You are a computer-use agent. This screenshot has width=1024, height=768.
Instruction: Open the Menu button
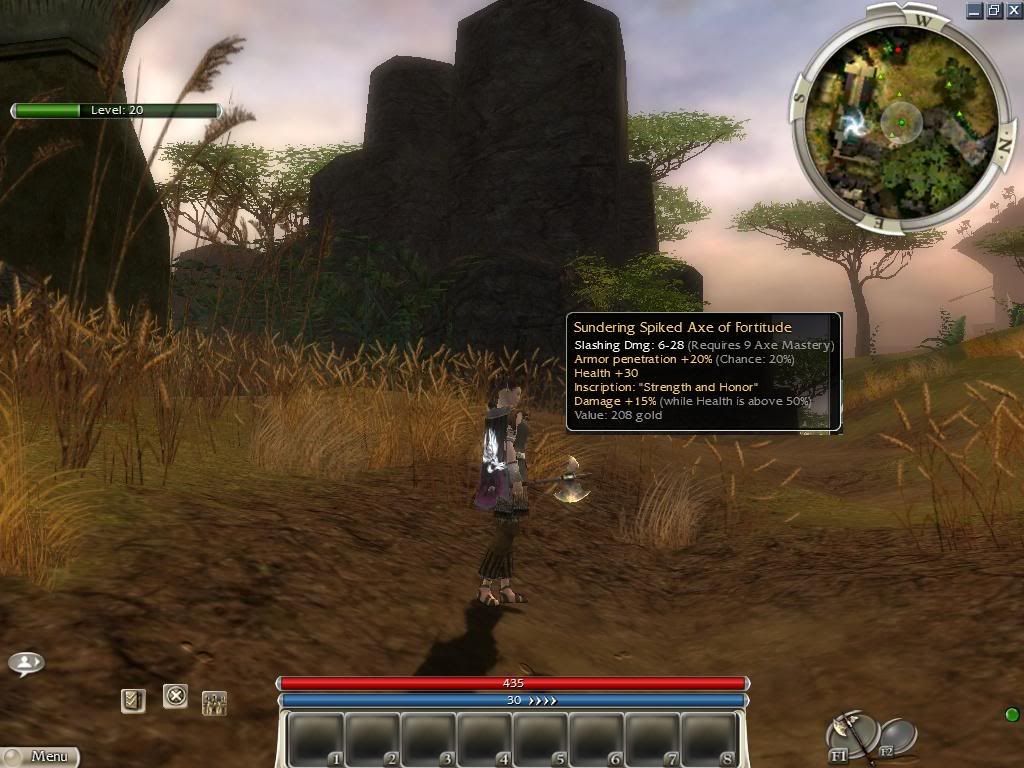pyautogui.click(x=40, y=757)
